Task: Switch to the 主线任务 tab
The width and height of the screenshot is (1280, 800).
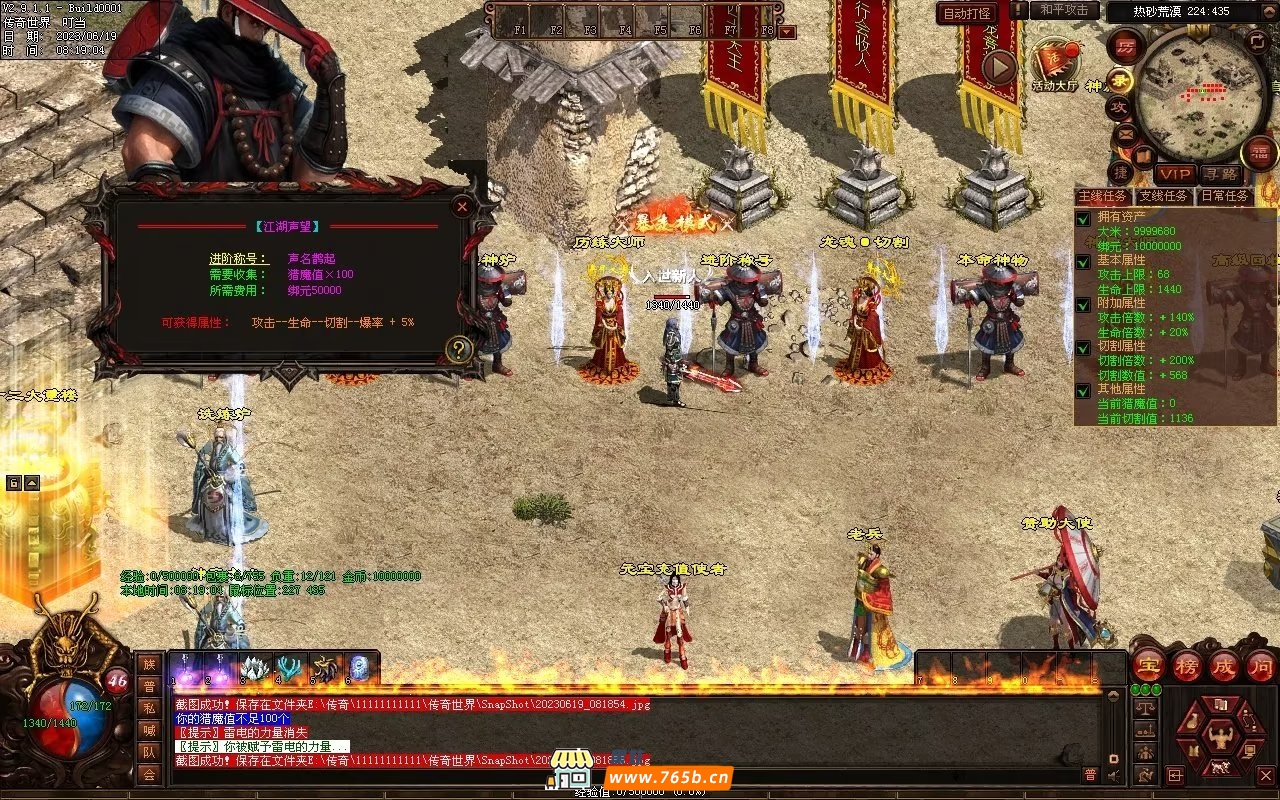Action: (x=1104, y=196)
